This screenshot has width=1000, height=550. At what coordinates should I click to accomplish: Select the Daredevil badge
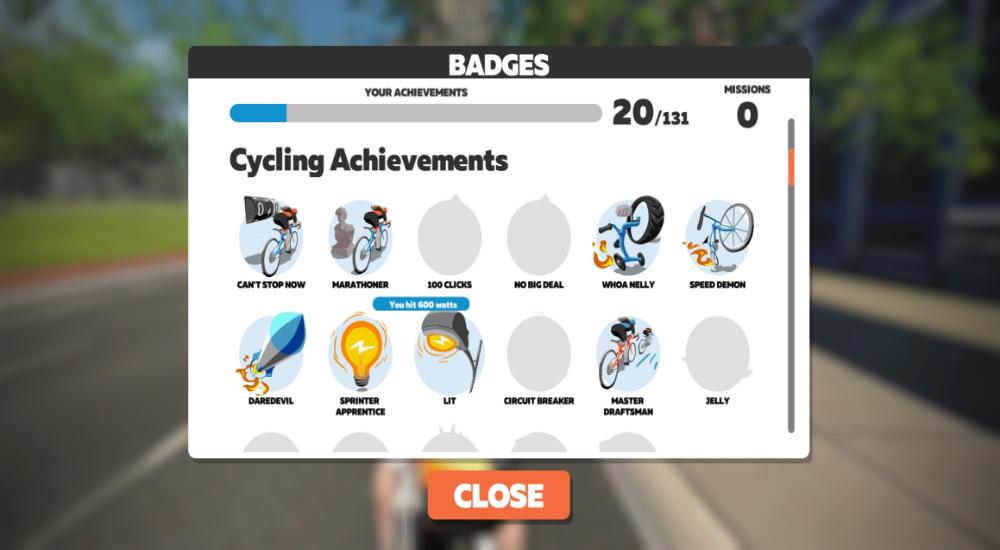point(271,354)
